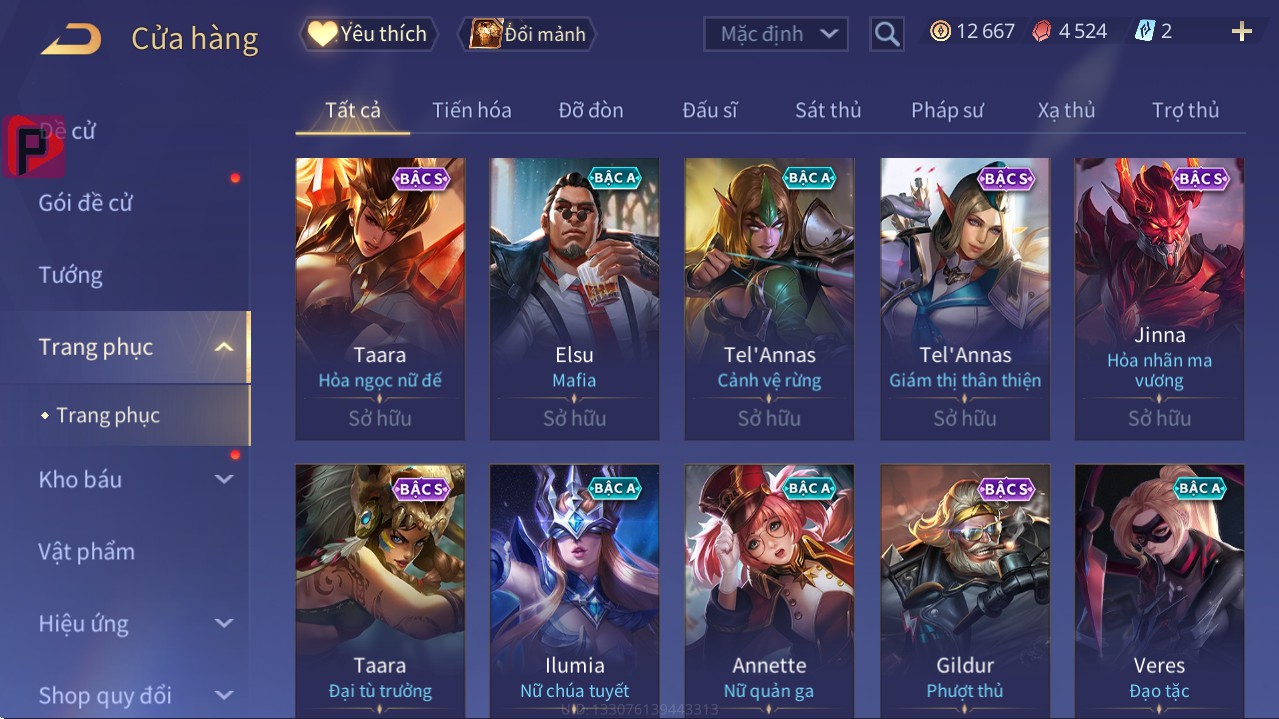Switch to the Tiến hóa tab

click(x=471, y=110)
